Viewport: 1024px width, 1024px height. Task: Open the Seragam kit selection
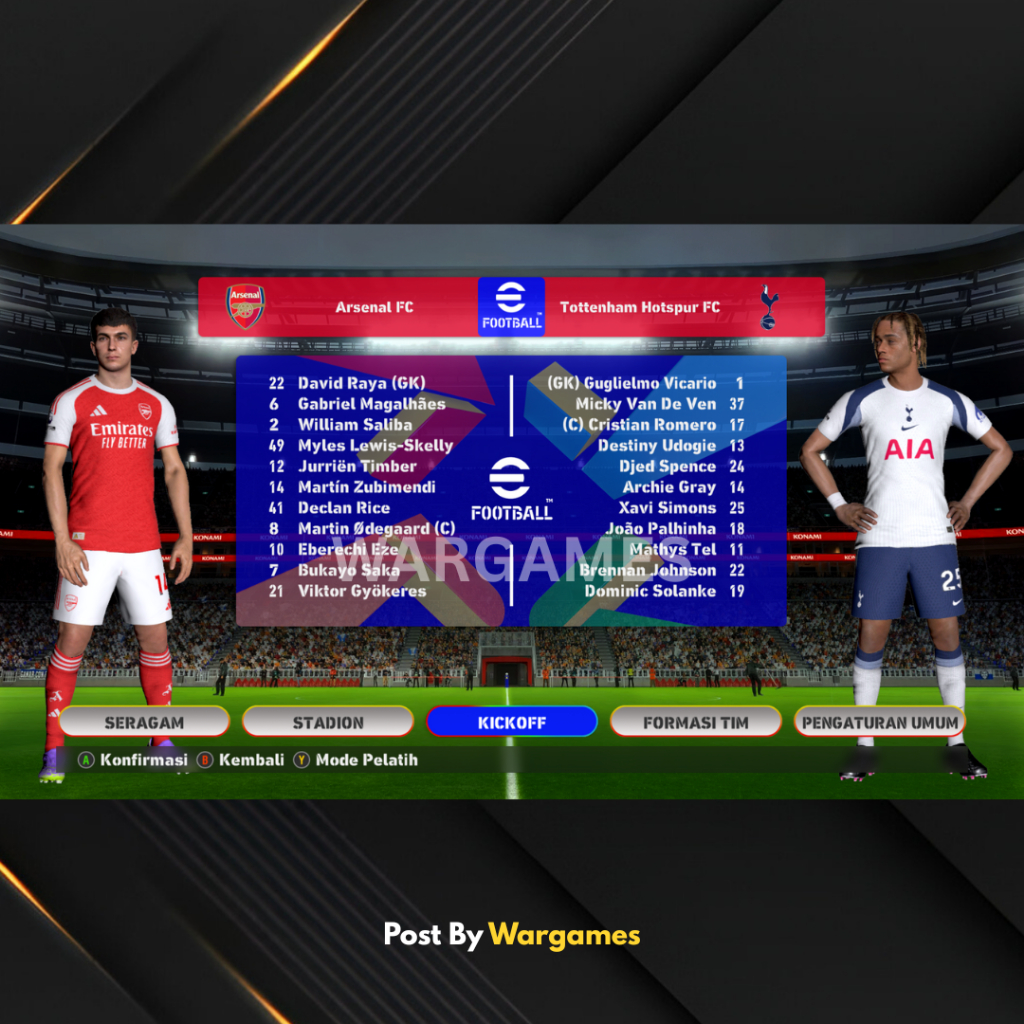pyautogui.click(x=144, y=722)
